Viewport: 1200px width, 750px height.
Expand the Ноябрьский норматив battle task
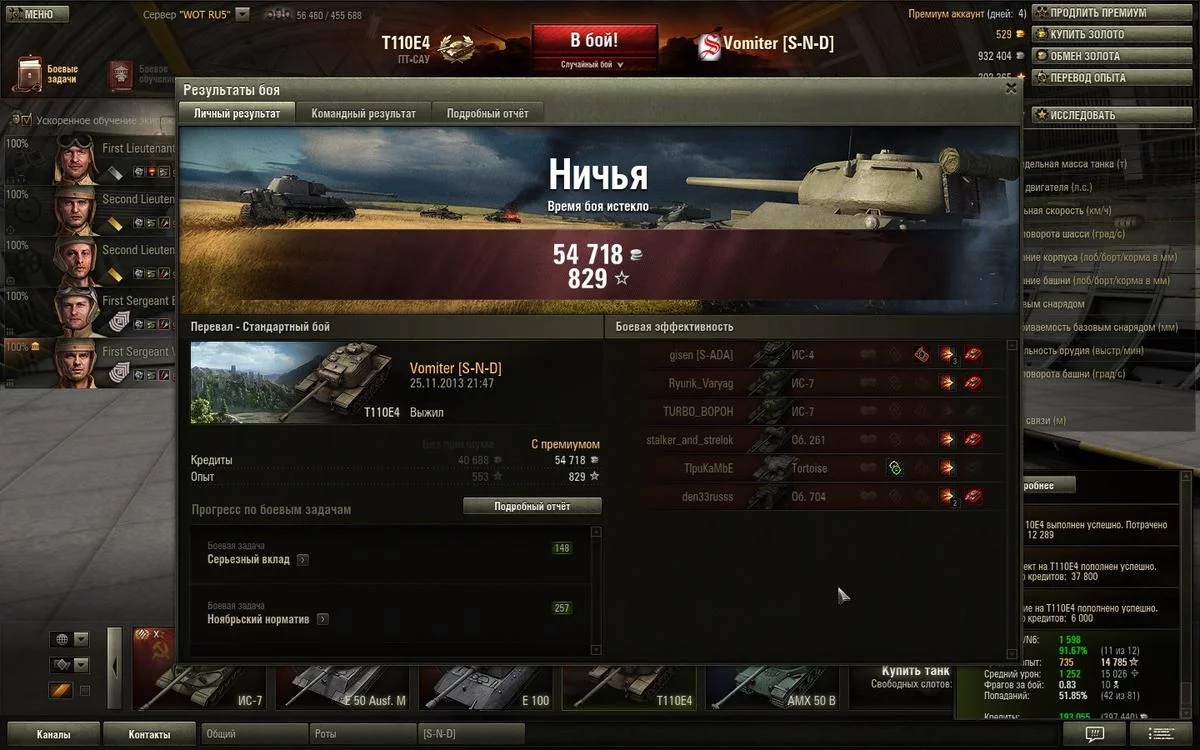(323, 620)
